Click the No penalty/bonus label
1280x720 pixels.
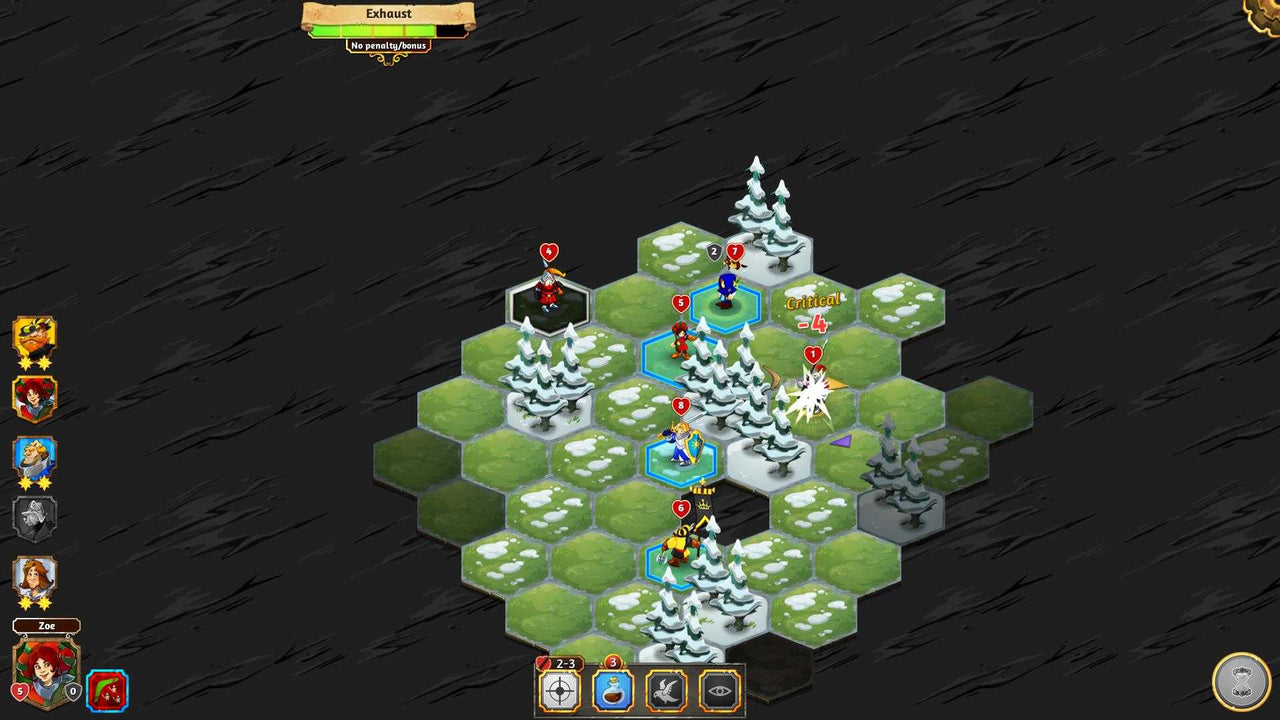pyautogui.click(x=387, y=45)
